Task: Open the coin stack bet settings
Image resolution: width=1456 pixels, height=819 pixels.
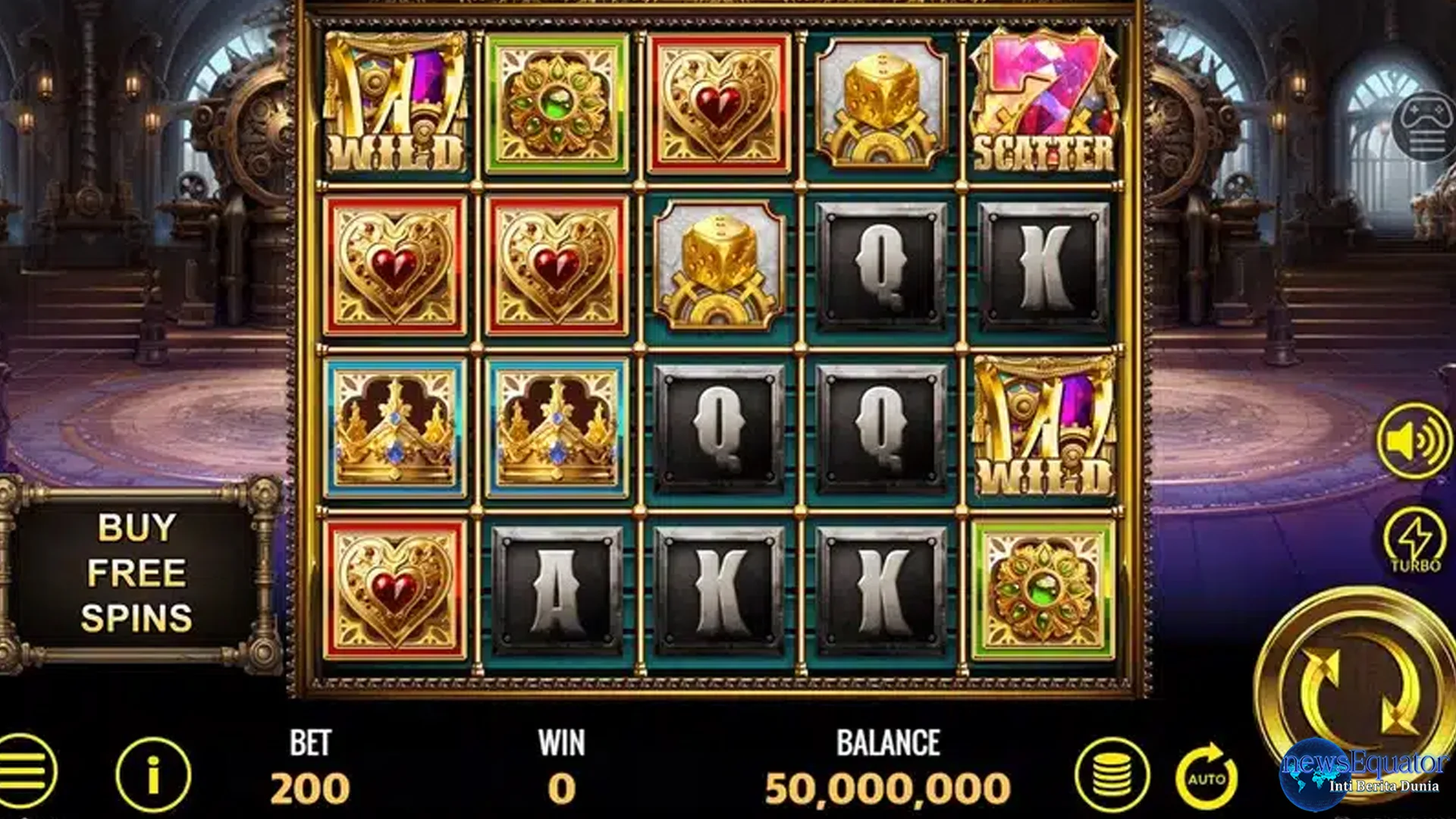Action: click(x=1112, y=775)
